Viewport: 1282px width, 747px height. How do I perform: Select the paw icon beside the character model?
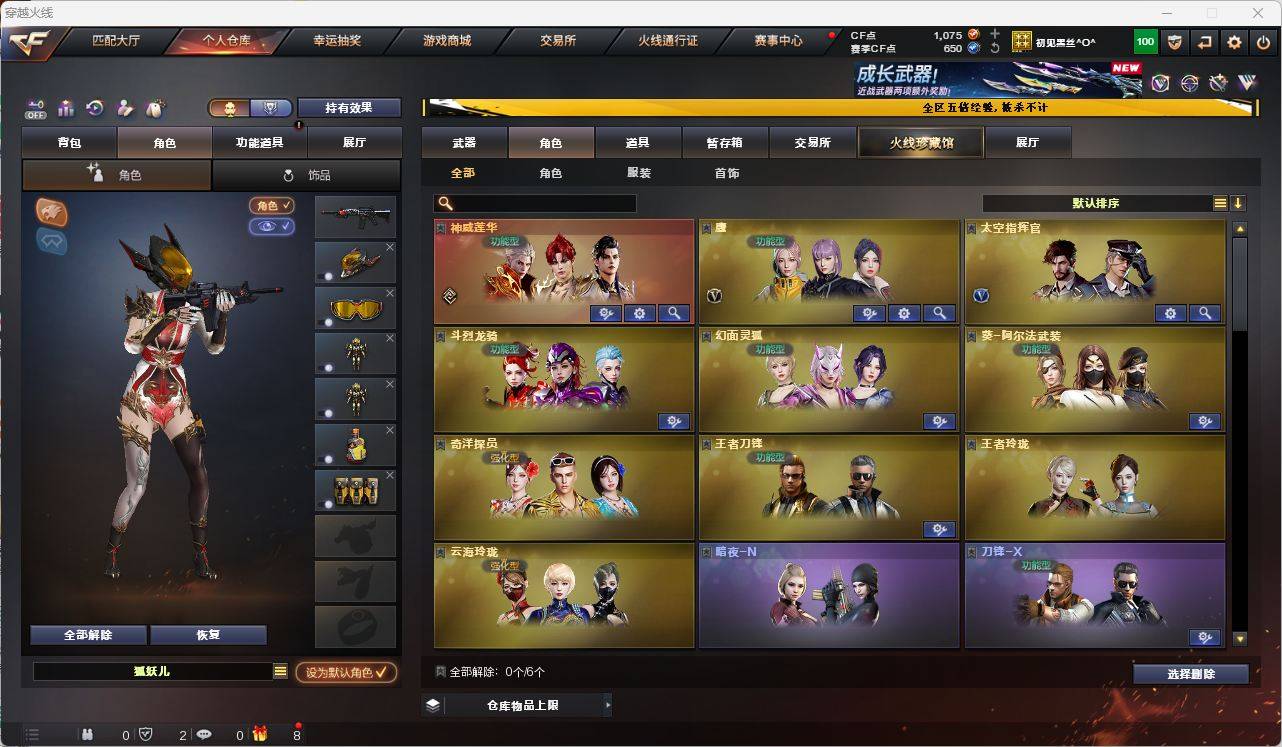click(x=50, y=213)
